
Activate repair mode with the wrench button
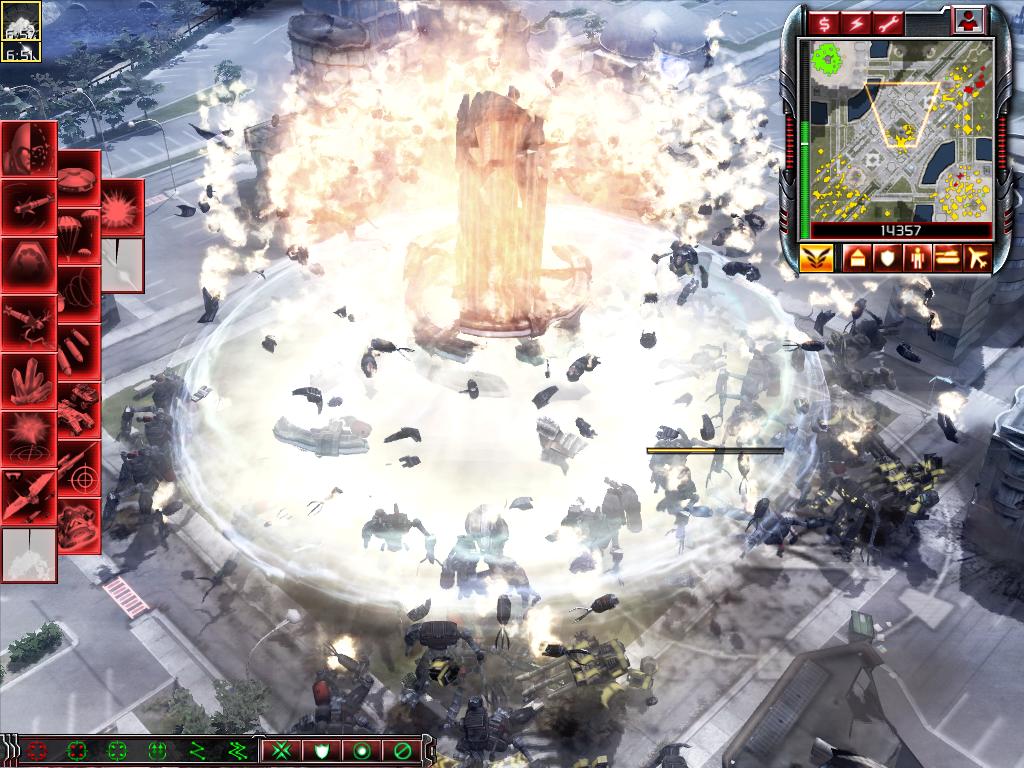tap(890, 22)
